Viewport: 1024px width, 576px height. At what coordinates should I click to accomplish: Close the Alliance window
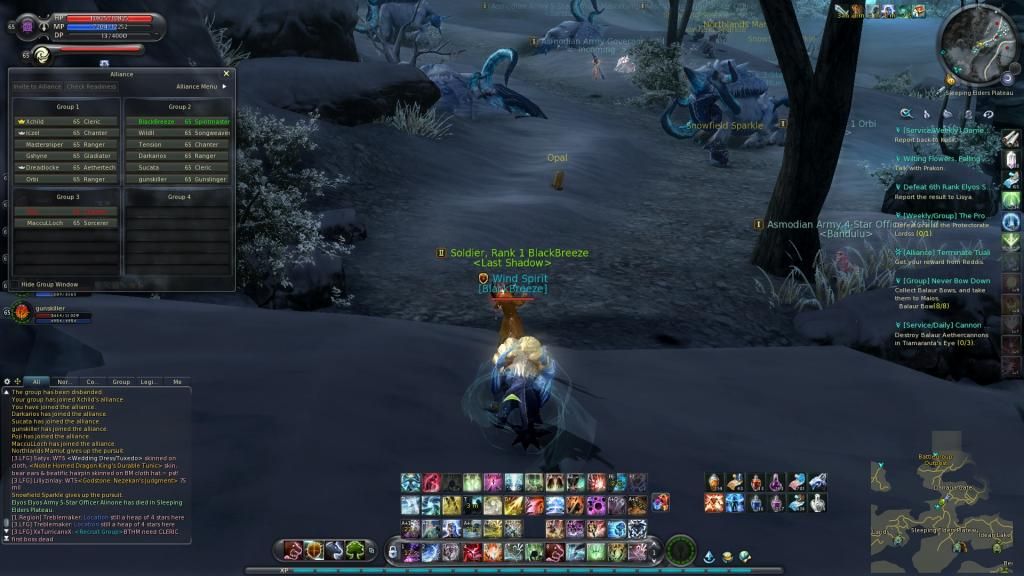tap(226, 73)
